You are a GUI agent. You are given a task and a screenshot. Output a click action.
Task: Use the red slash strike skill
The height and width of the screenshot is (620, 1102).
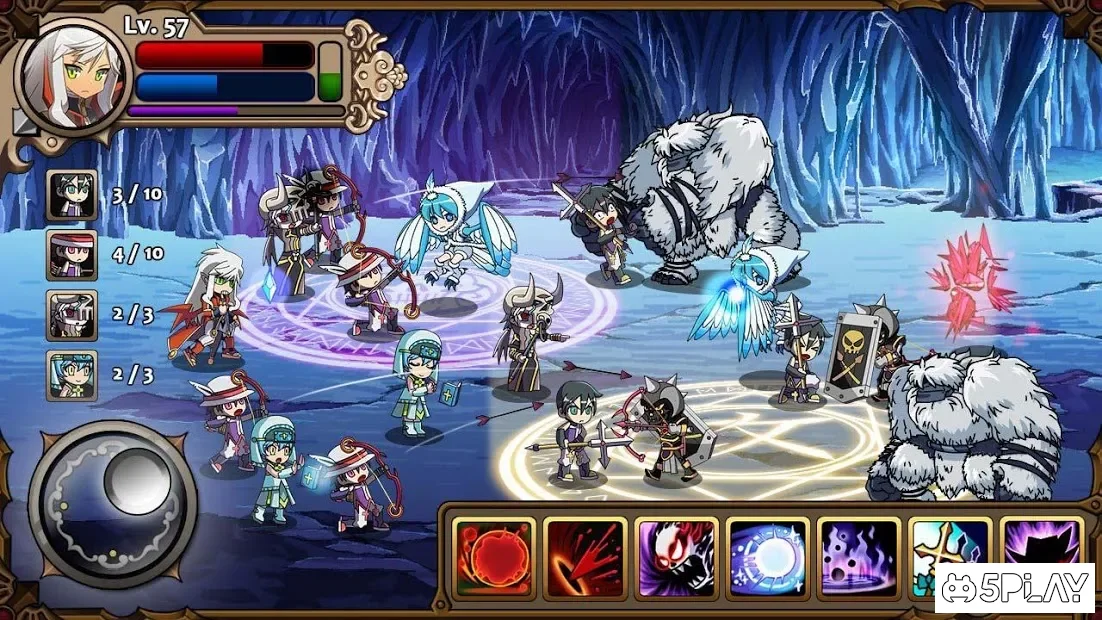[x=584, y=557]
